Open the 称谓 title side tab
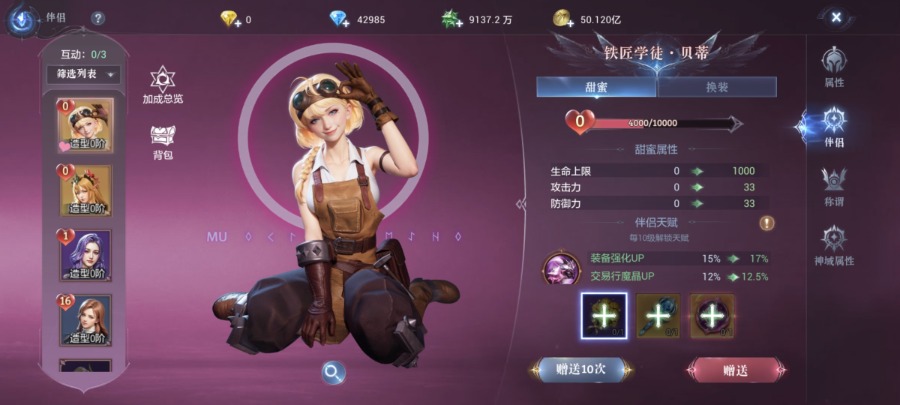Viewport: 900px width, 405px height. pyautogui.click(x=834, y=186)
